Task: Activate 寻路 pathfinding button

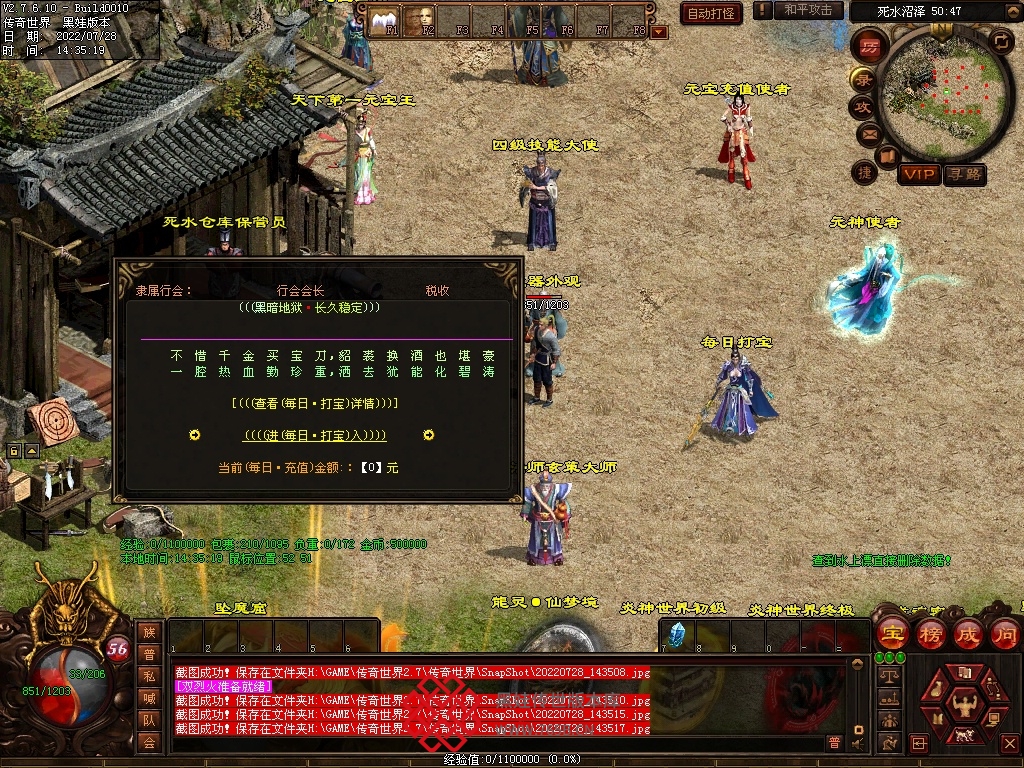Action: tap(965, 174)
